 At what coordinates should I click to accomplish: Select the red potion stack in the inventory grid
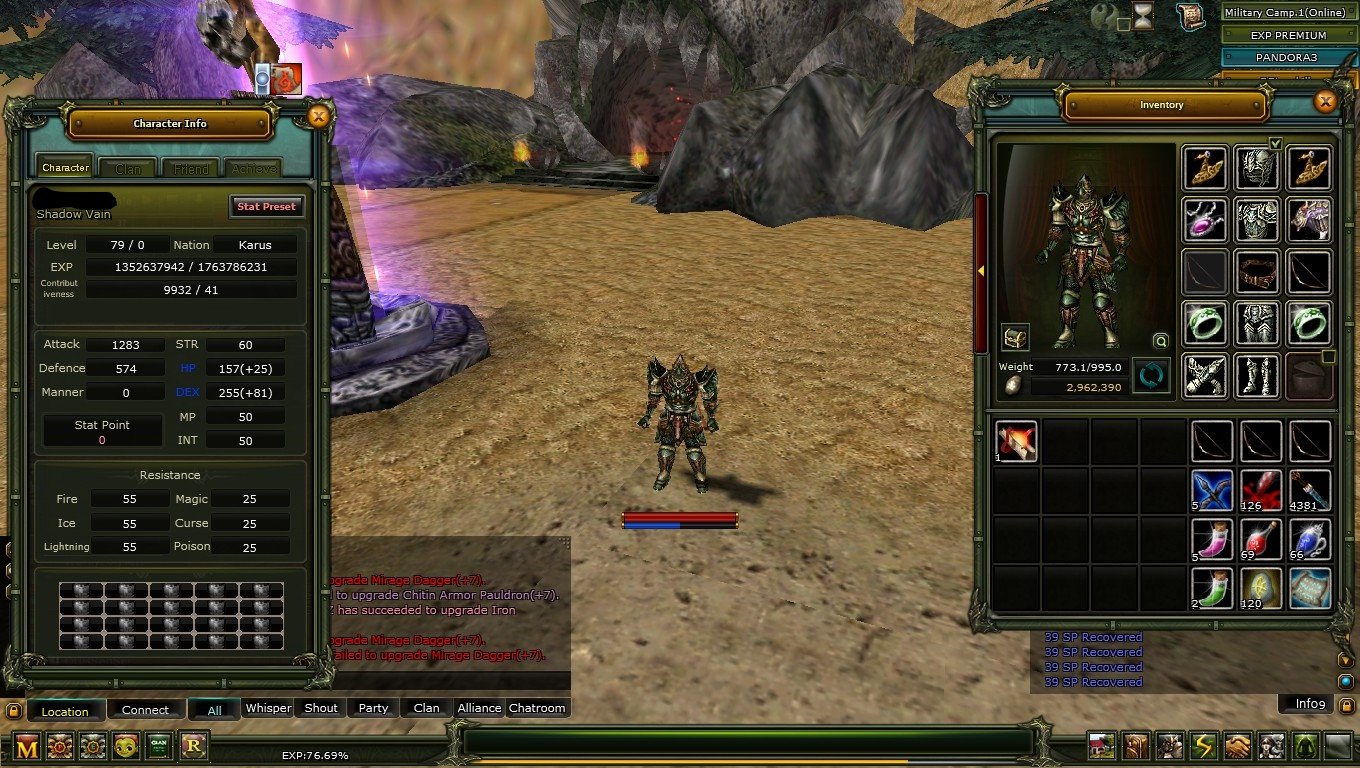tap(1260, 539)
